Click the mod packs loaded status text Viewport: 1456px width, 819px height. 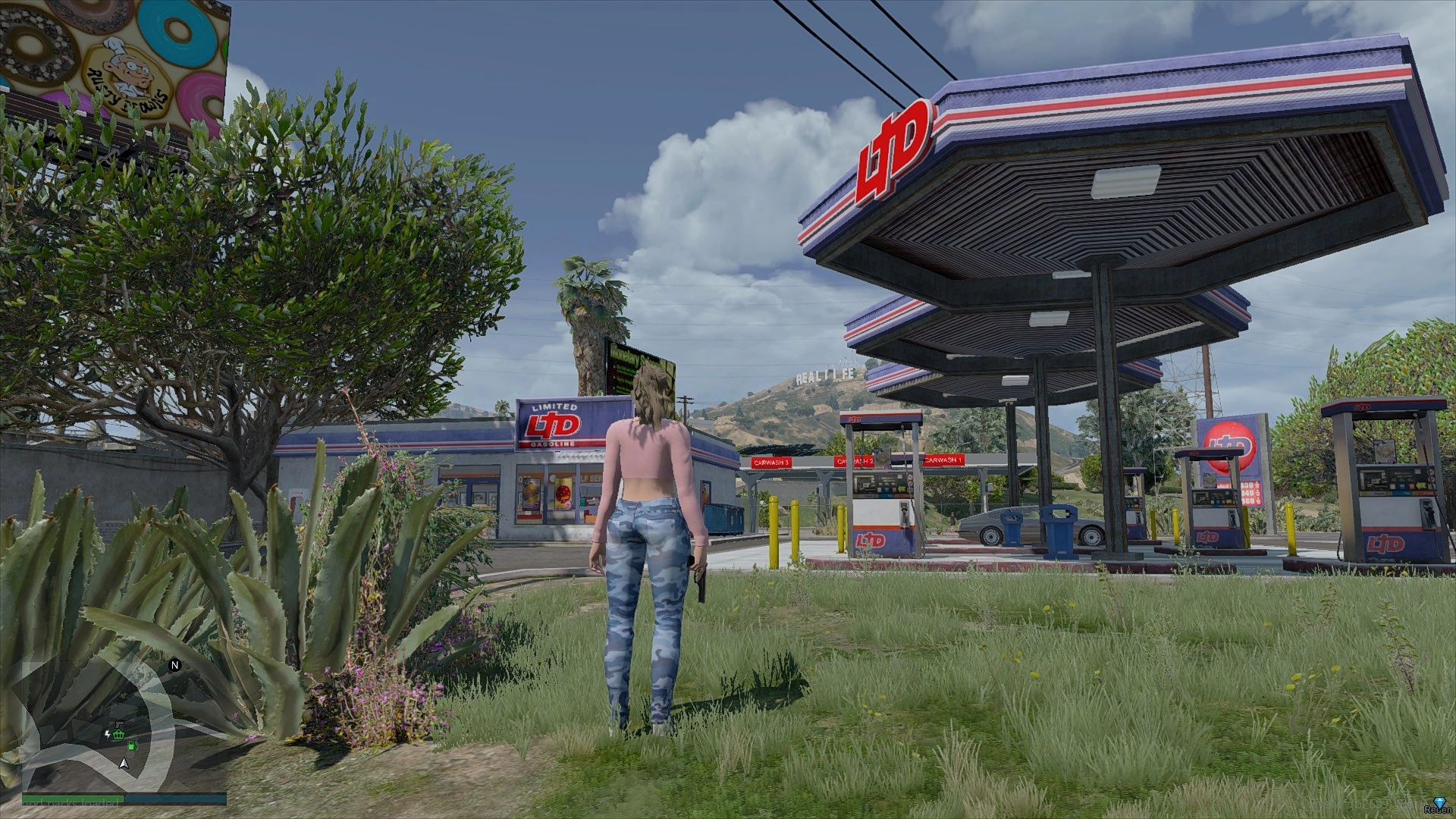coord(71,804)
